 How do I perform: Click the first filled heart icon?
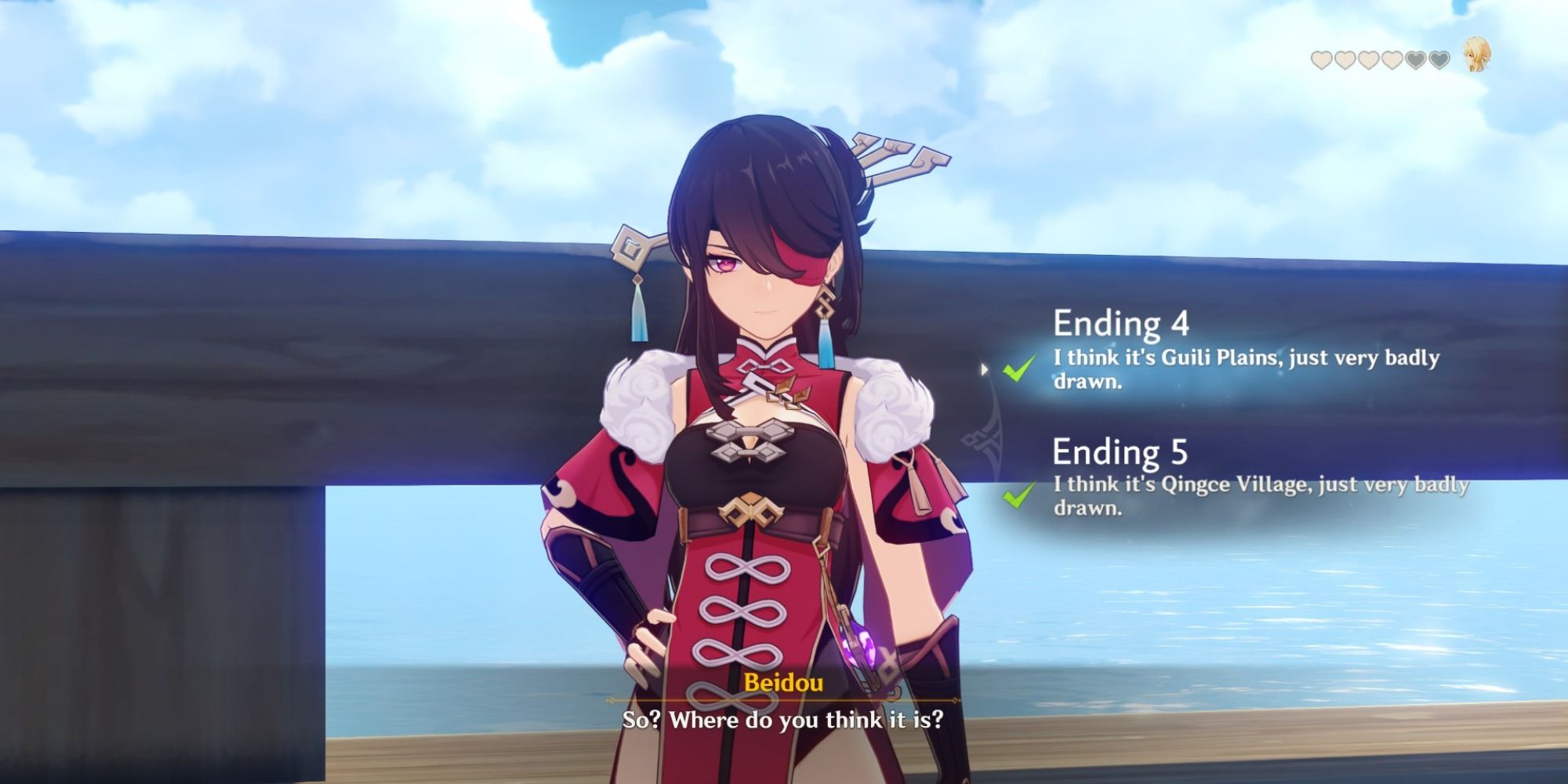tap(1322, 60)
